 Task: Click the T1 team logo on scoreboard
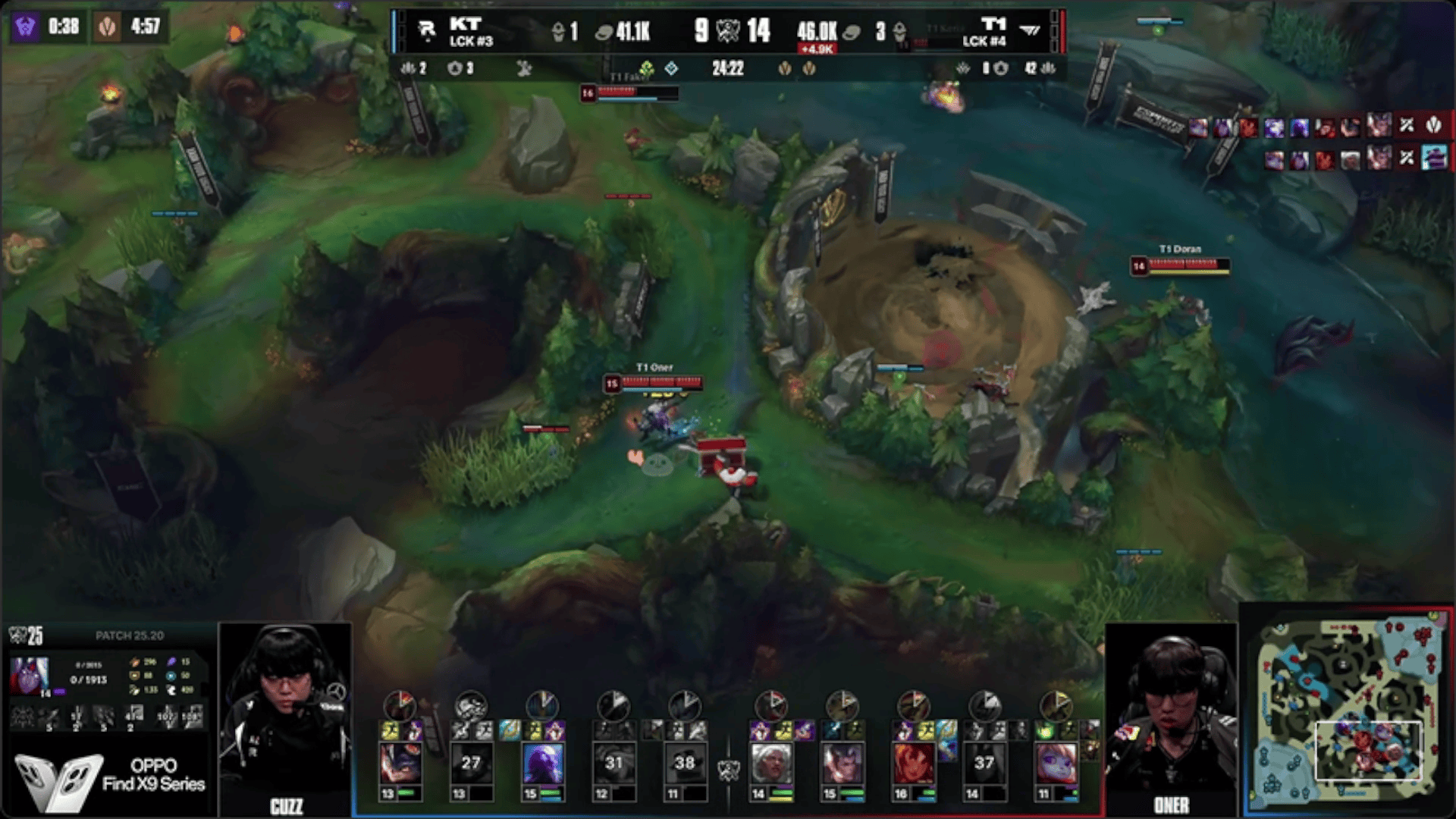tap(1030, 30)
